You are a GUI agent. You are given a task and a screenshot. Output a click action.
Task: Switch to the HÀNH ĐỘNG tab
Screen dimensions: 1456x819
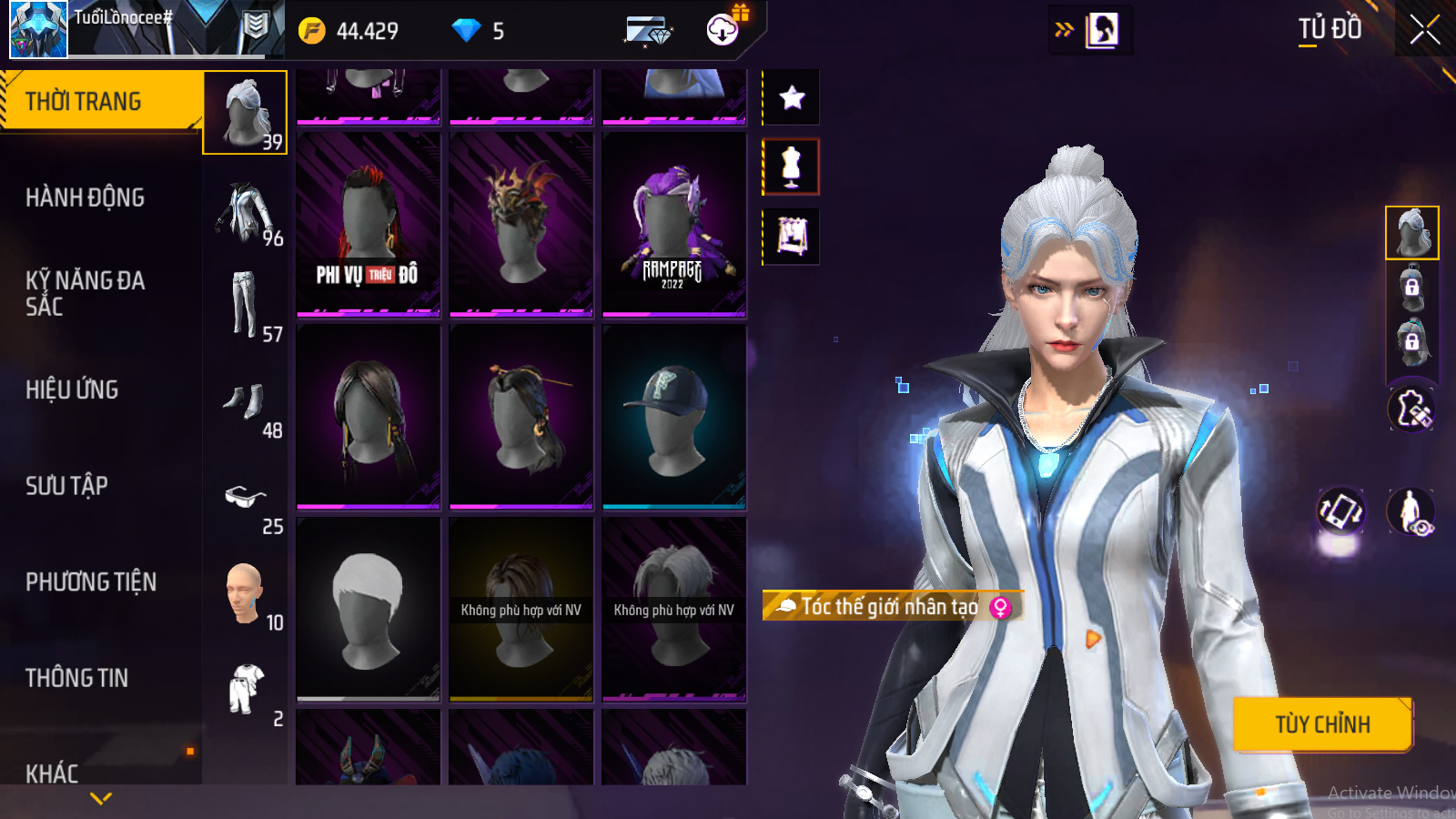pos(85,197)
